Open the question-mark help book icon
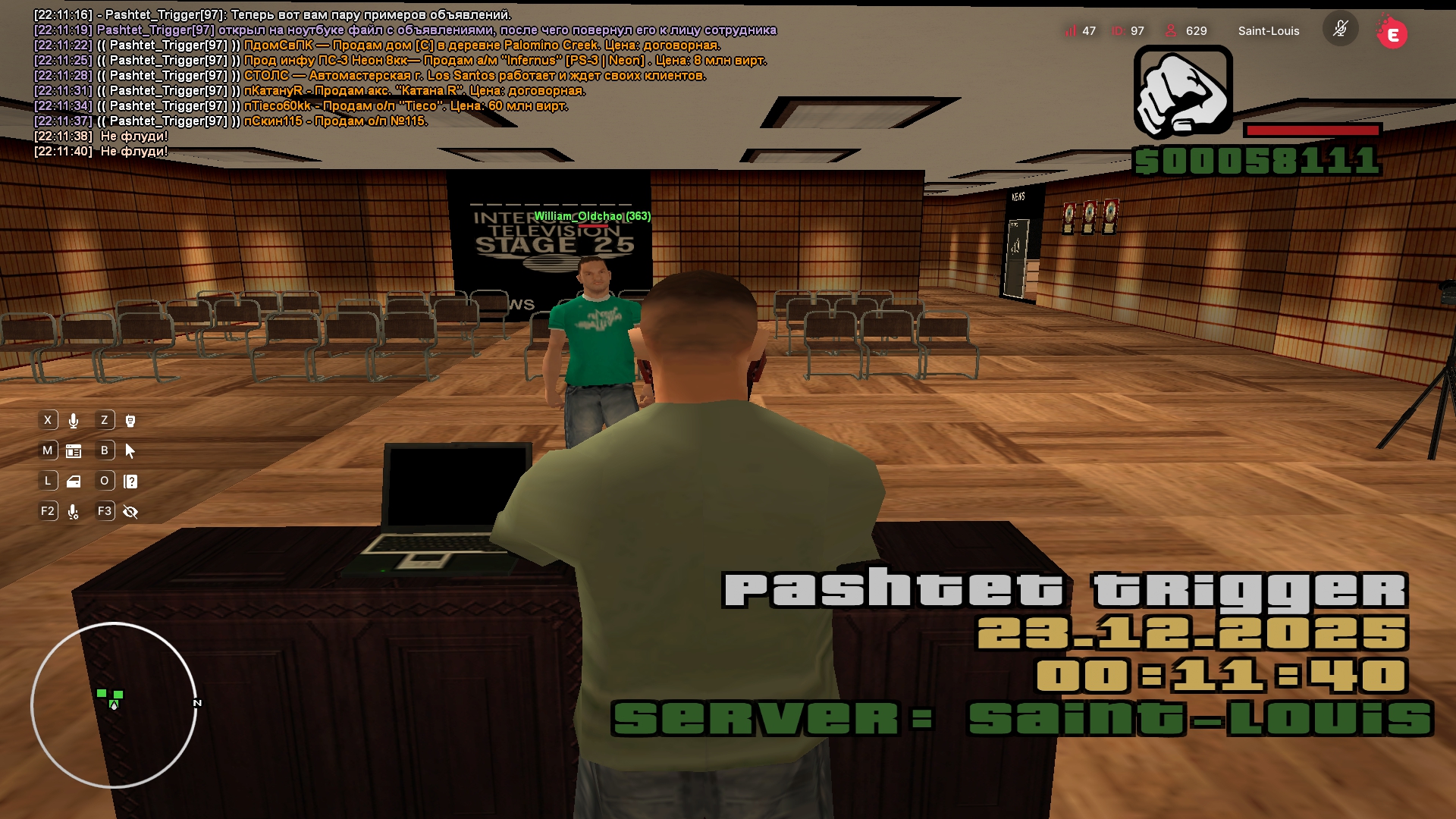This screenshot has height=819, width=1456. [130, 482]
